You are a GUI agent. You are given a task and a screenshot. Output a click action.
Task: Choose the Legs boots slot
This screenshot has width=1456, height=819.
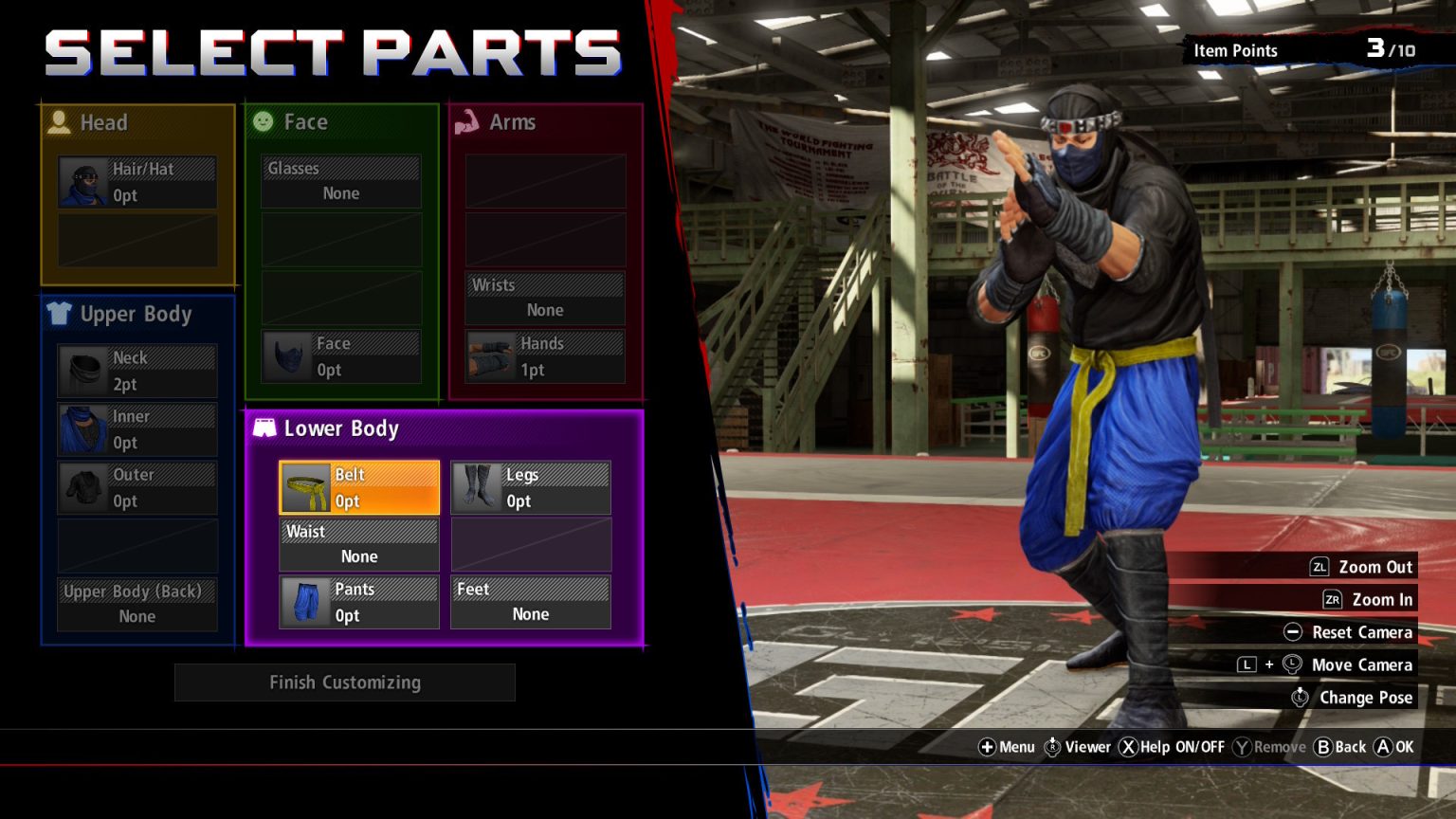531,487
